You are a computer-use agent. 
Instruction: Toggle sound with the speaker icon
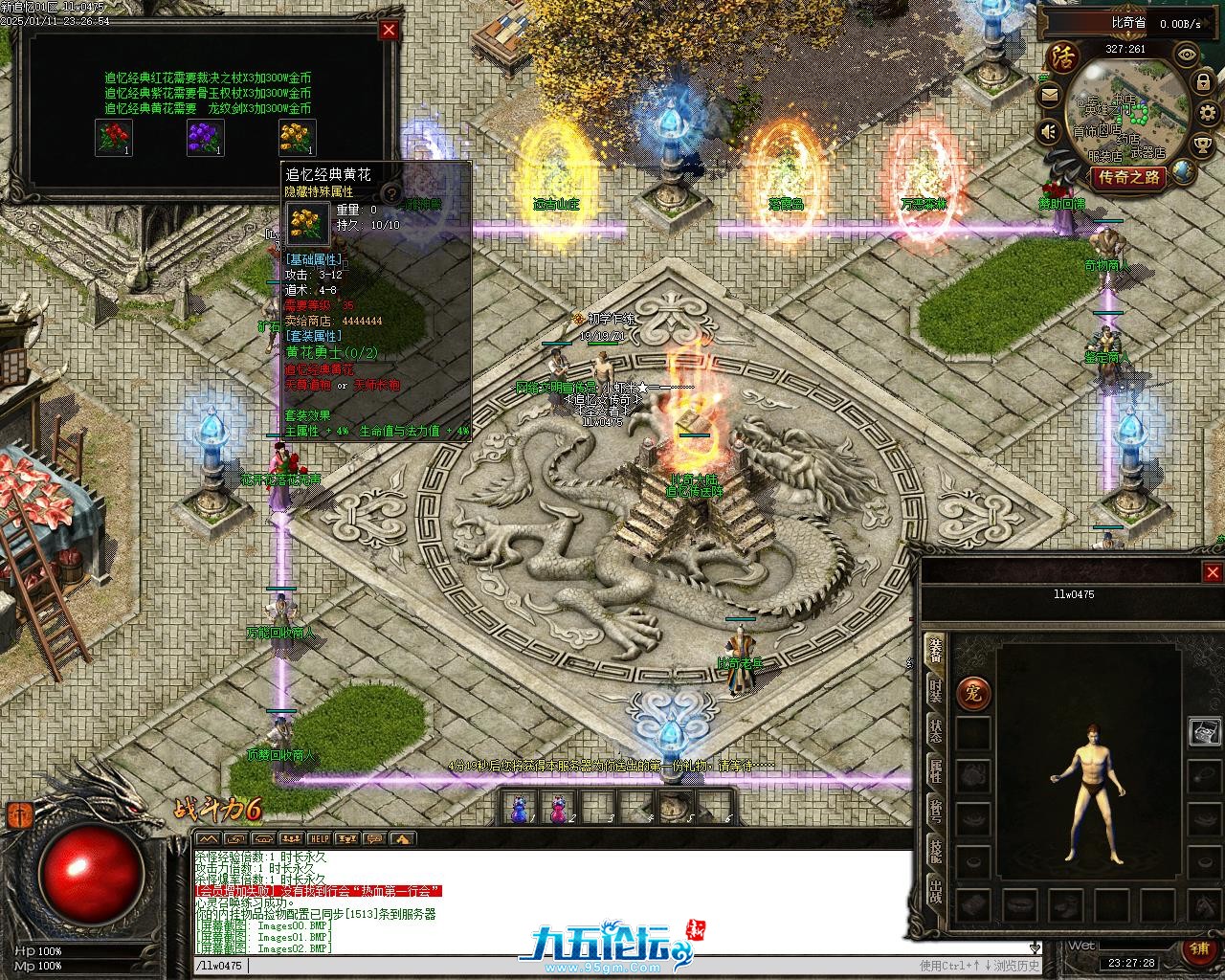click(x=1049, y=131)
